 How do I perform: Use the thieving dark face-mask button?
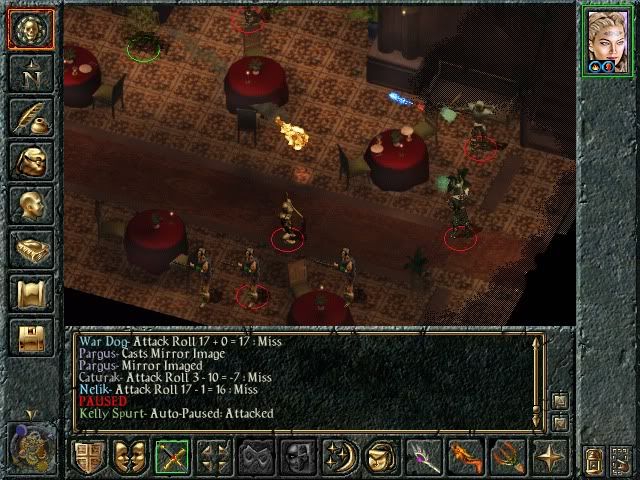coord(298,456)
